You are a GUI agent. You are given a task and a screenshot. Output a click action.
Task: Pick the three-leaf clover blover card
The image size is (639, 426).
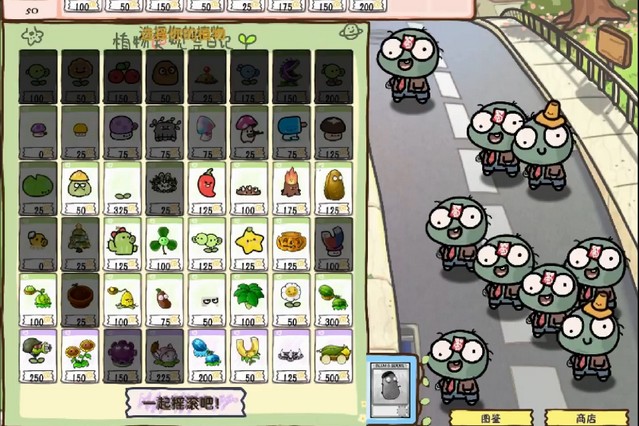[164, 243]
